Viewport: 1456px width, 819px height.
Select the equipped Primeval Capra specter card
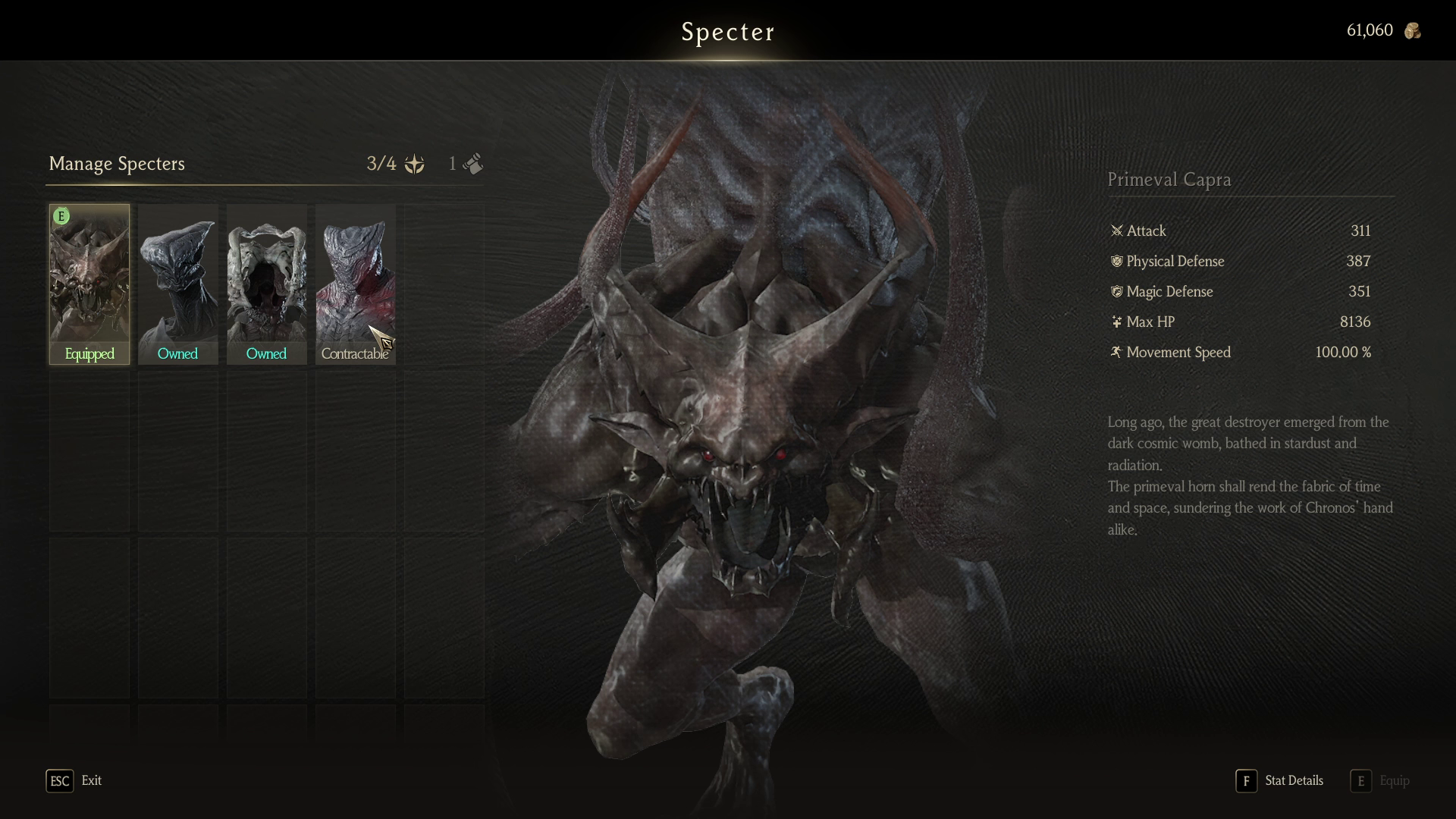point(89,284)
